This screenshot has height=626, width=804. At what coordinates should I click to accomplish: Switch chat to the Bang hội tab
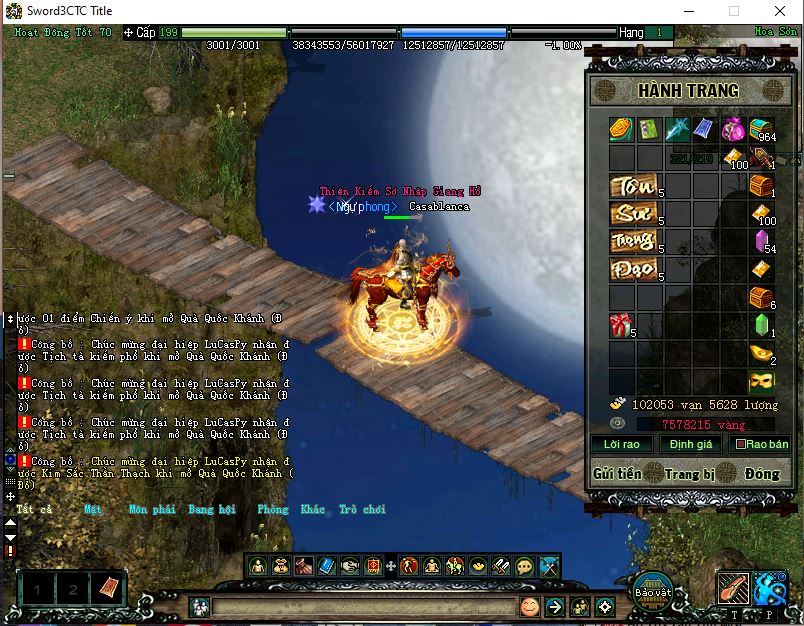tap(210, 509)
